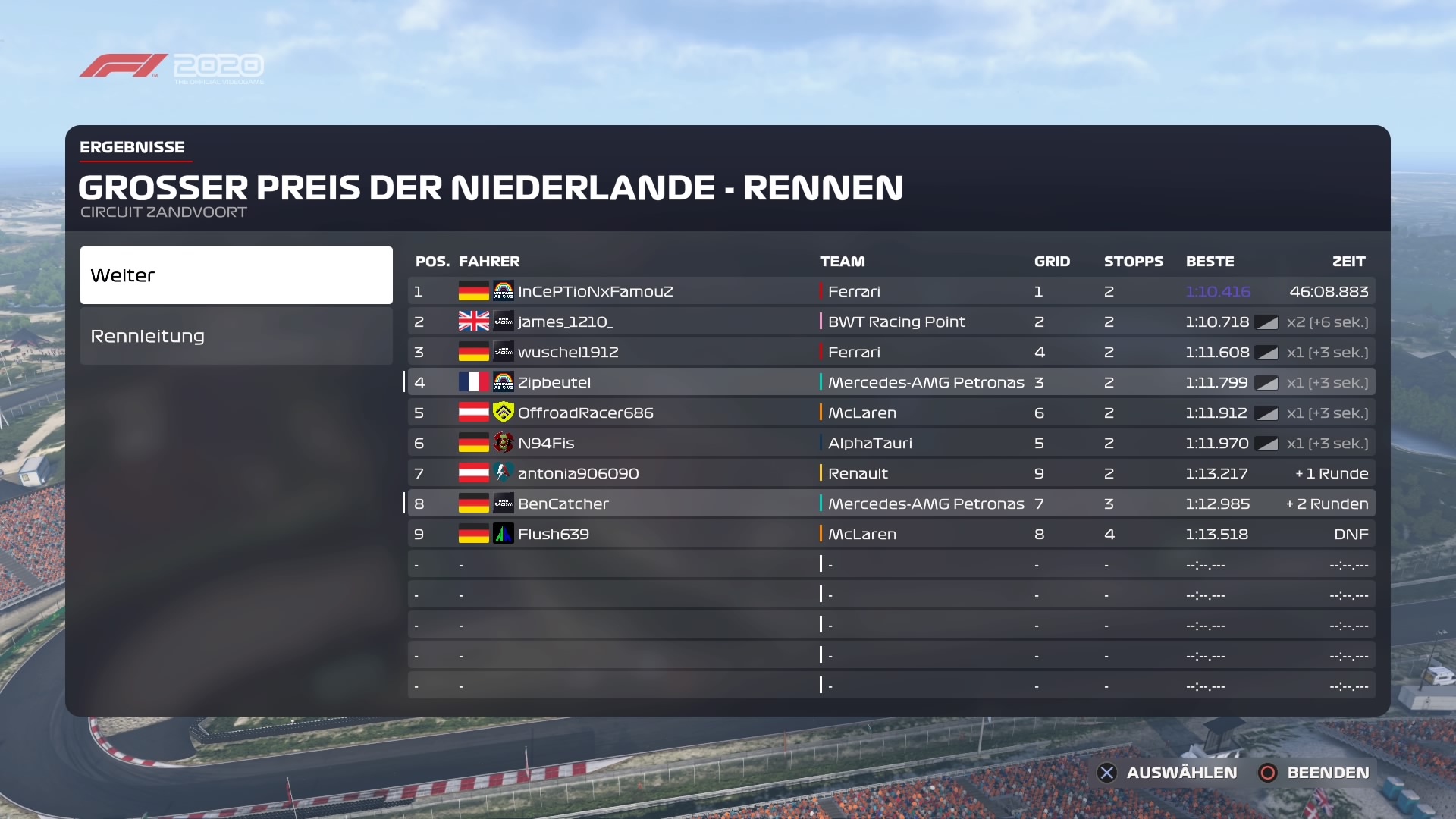This screenshot has height=819, width=1456.
Task: Click the OffroadRacer686 results row
Action: (891, 413)
